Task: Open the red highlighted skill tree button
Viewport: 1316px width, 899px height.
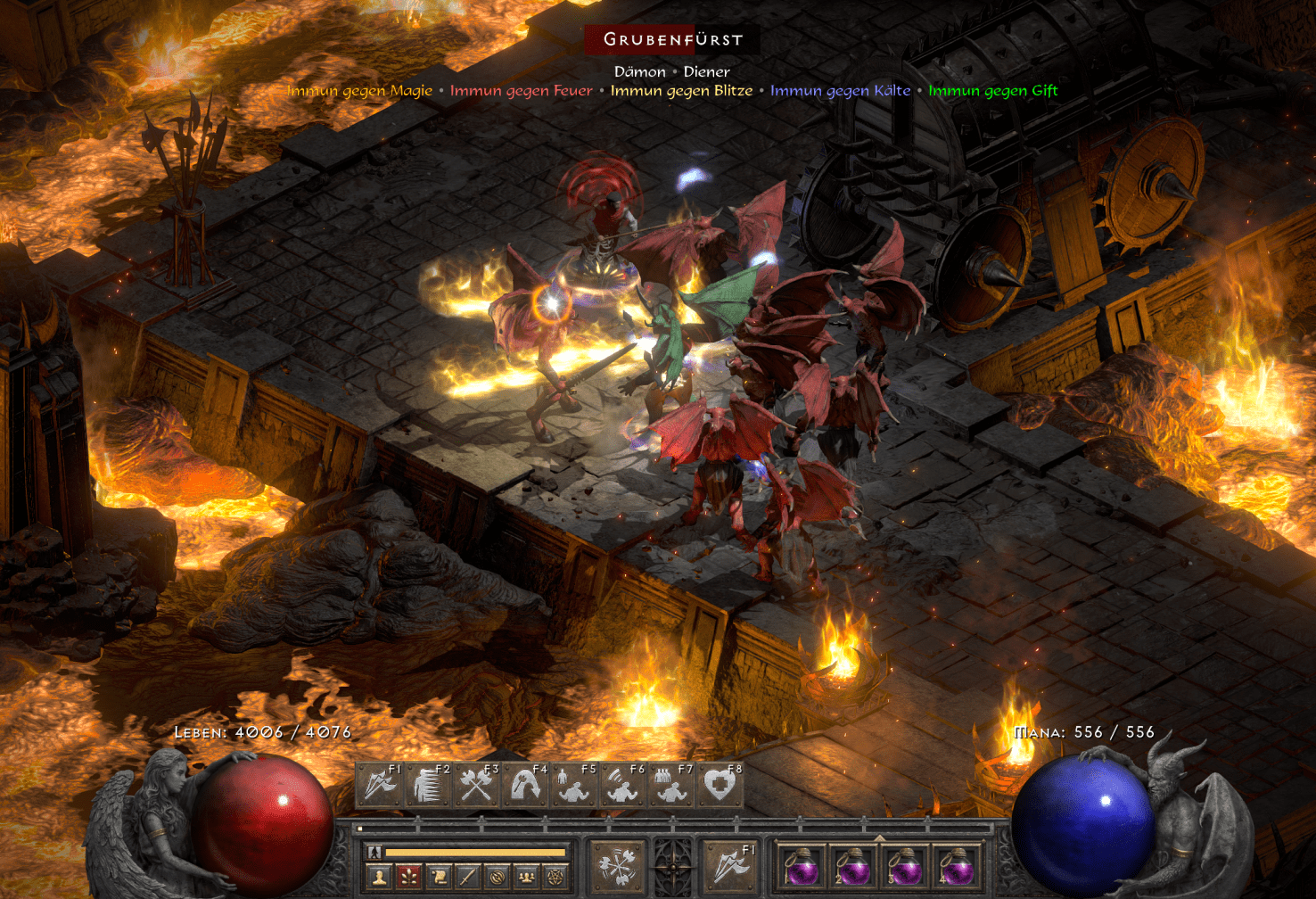Action: [409, 878]
